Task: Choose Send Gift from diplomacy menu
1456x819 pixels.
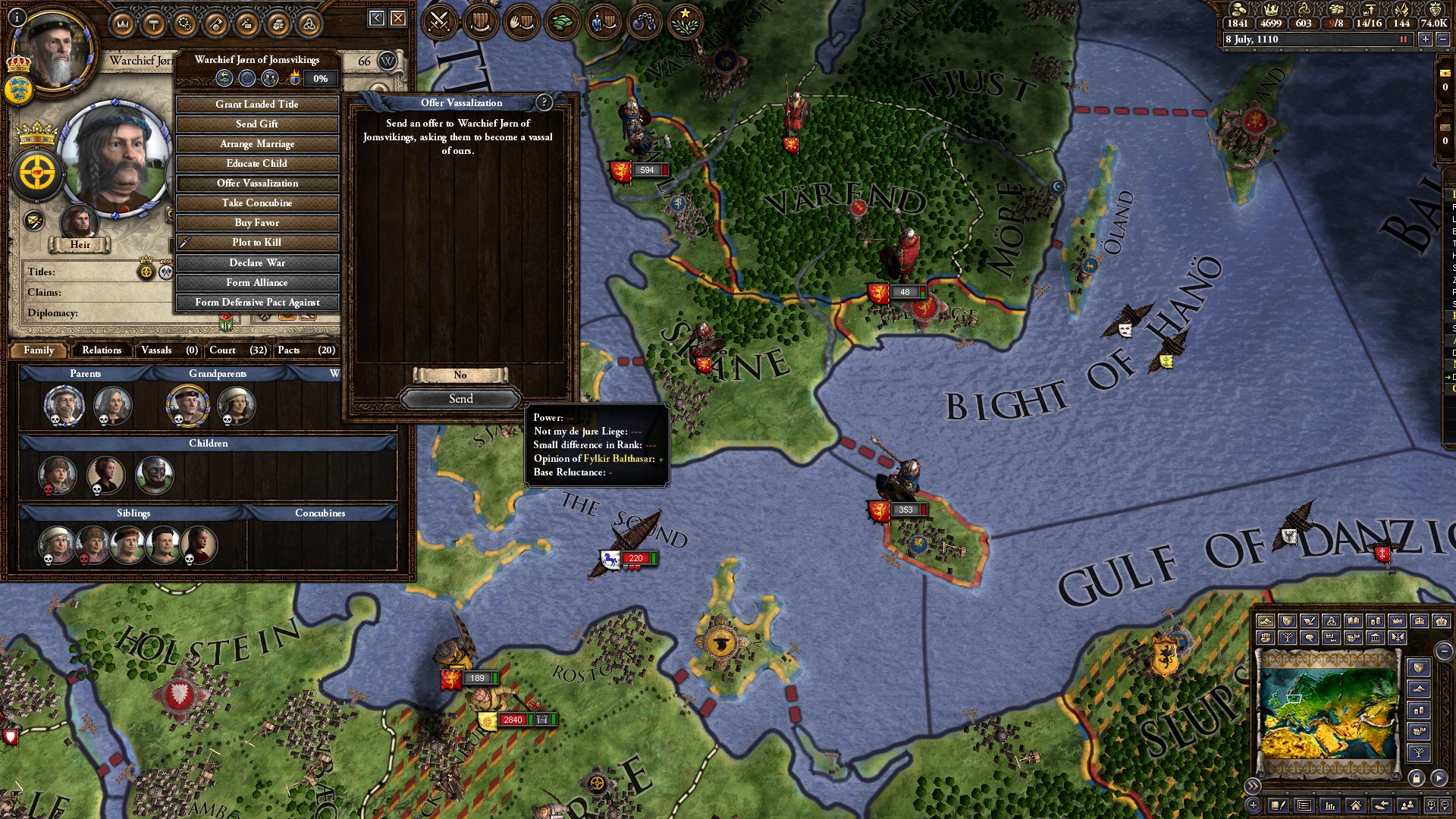Action: (256, 124)
